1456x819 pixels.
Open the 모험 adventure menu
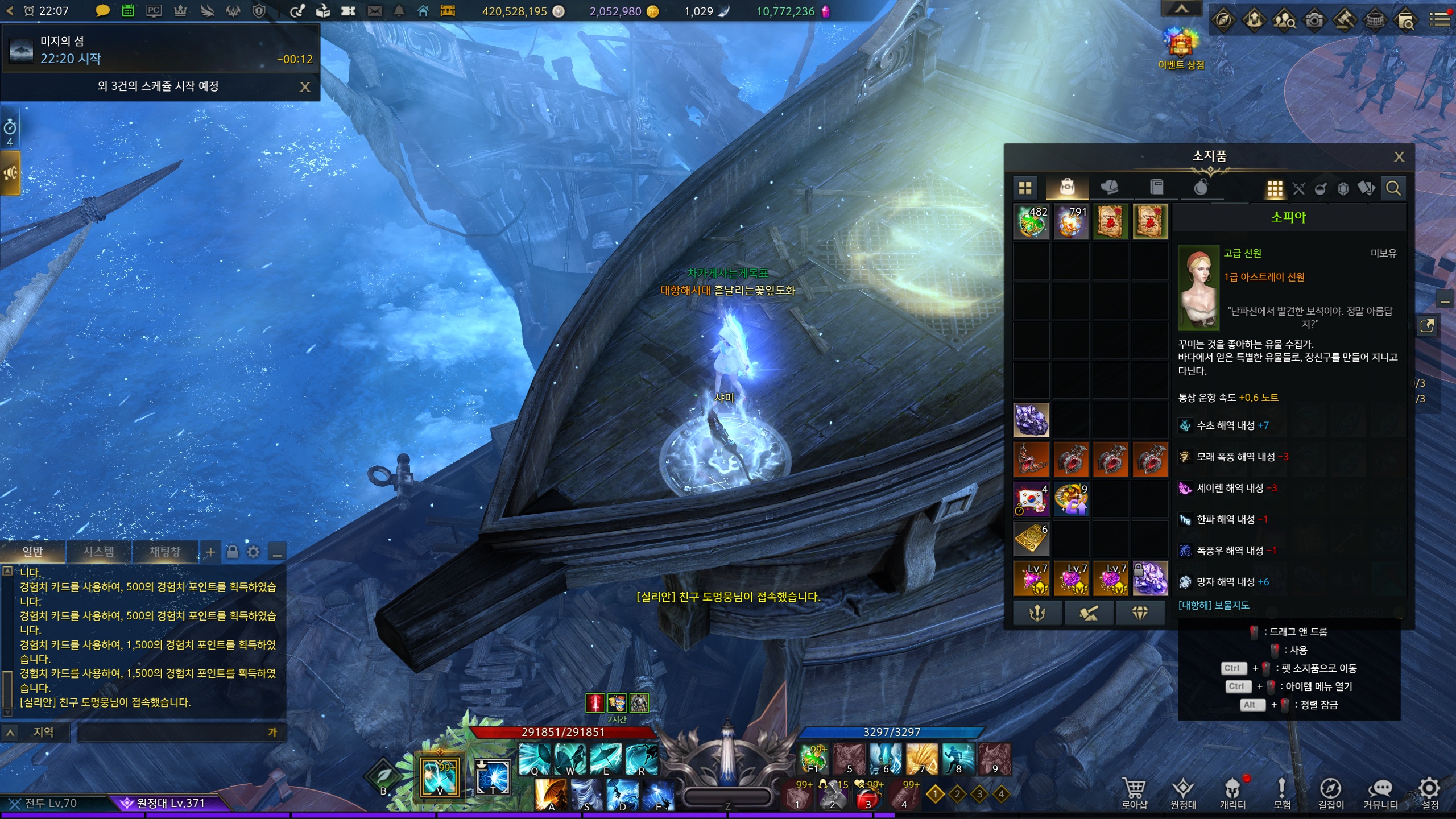1282,793
